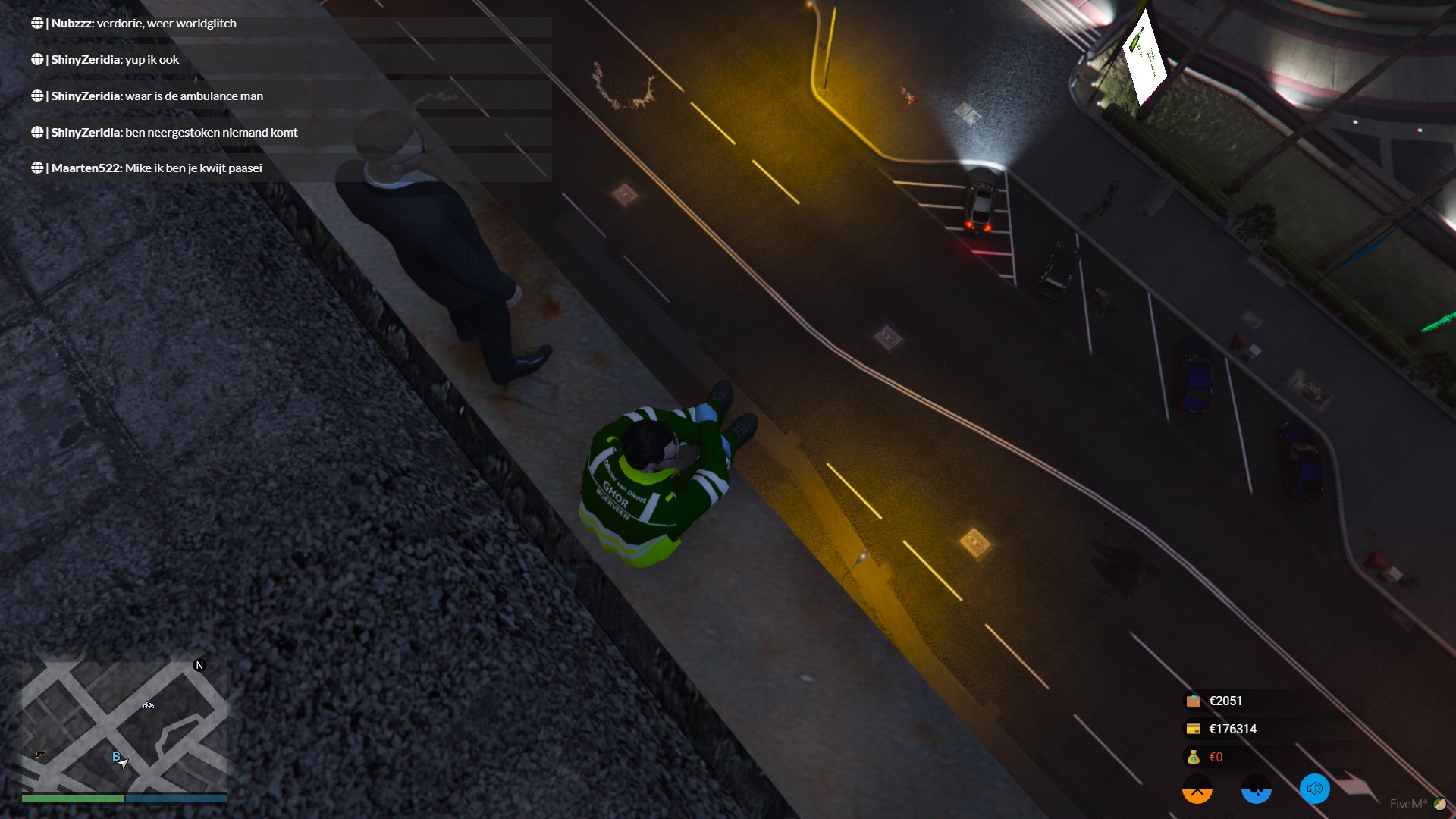The width and height of the screenshot is (1456, 819).
Task: Click the money bag icon
Action: point(1193,757)
